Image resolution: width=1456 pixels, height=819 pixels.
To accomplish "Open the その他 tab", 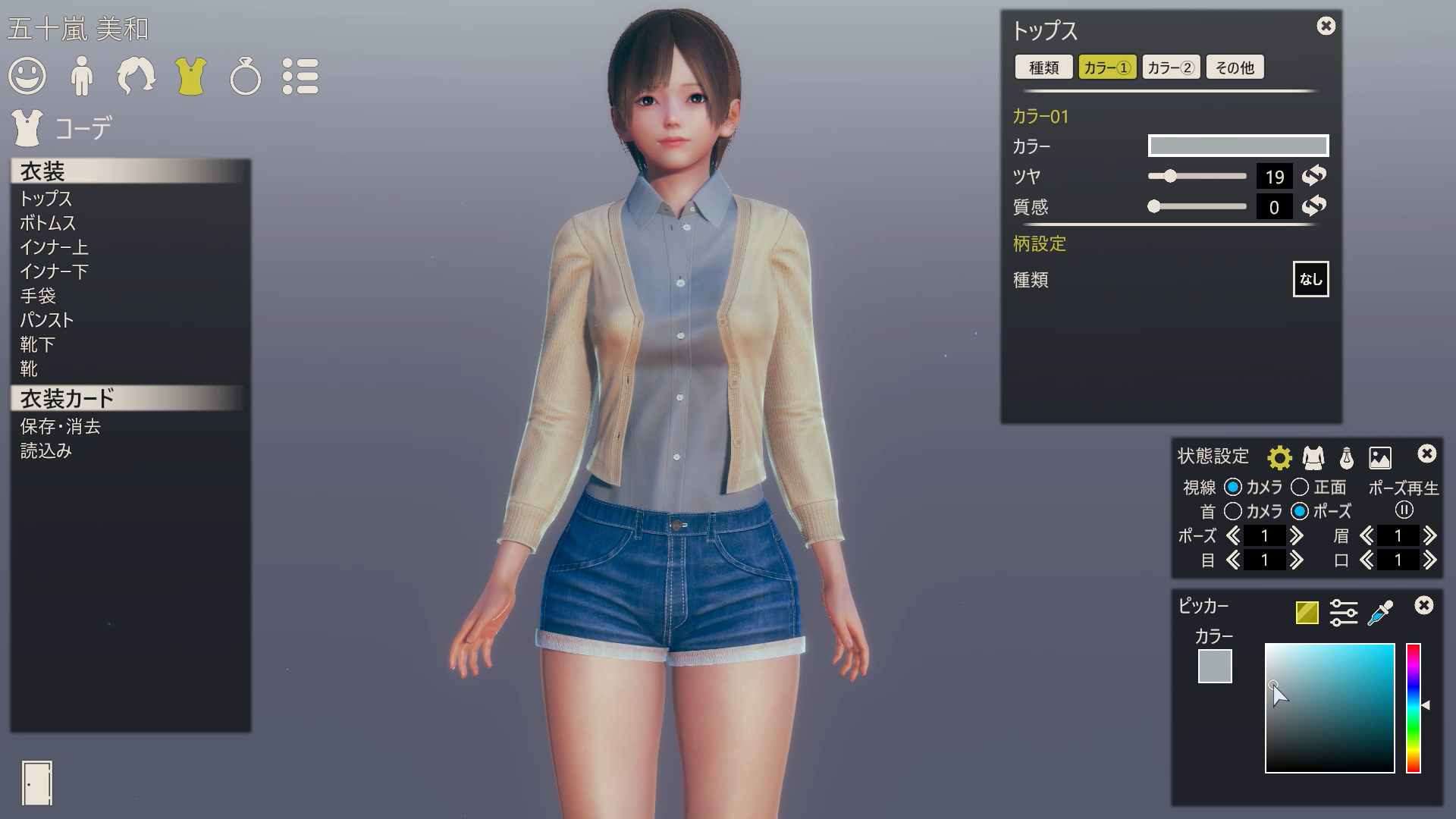I will [1235, 67].
